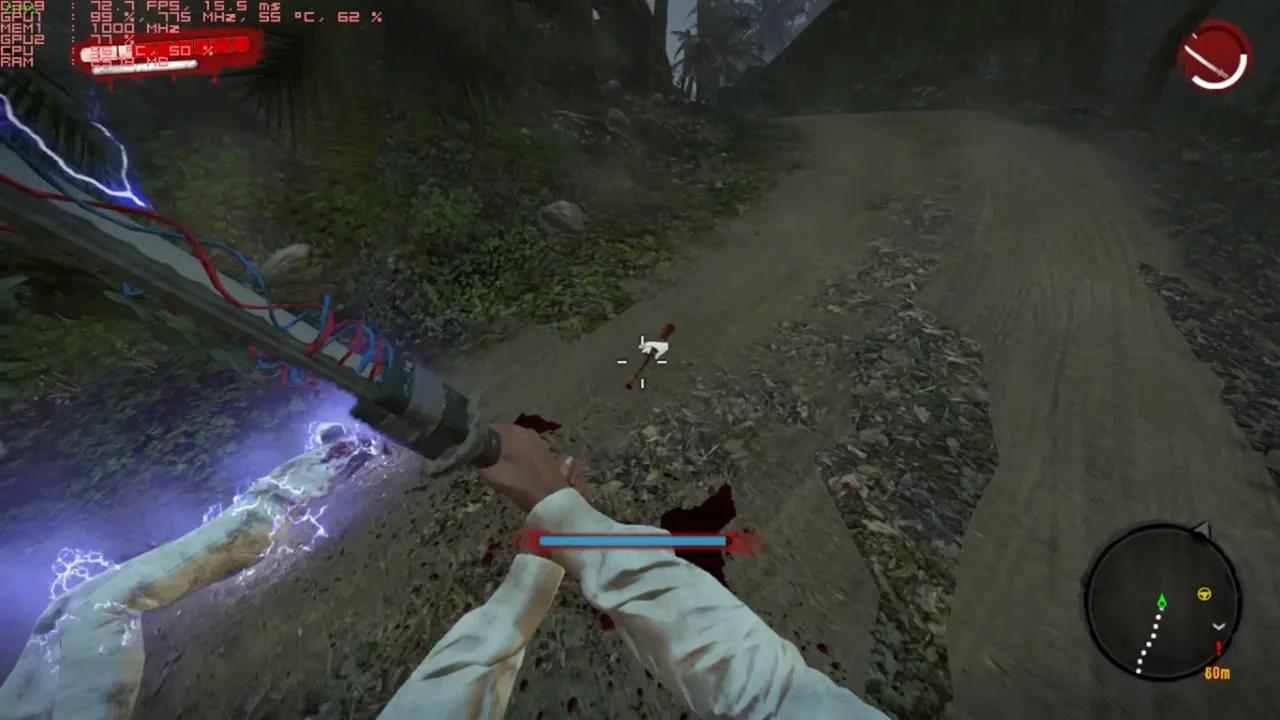Click the circular minimap

click(1162, 603)
